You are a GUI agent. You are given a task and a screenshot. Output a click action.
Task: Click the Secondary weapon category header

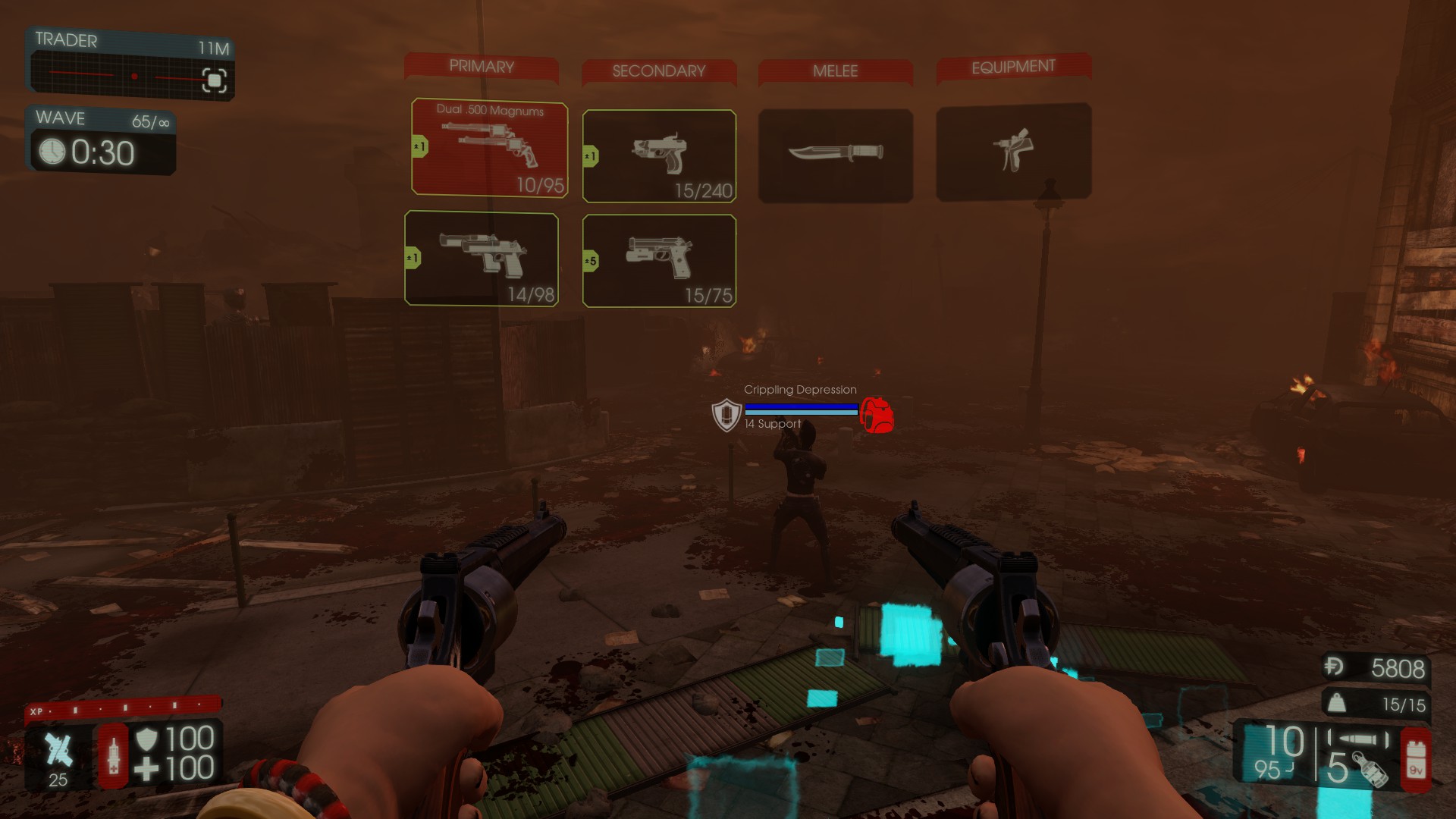[x=659, y=71]
